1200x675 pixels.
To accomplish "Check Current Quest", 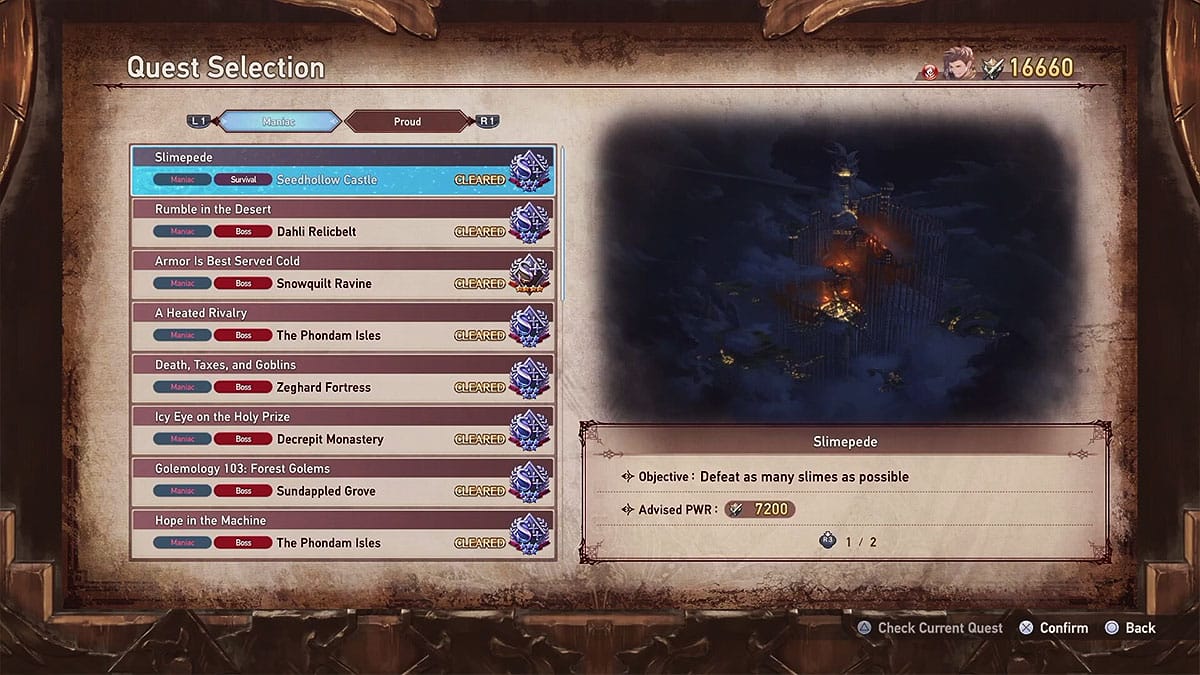I will coord(929,628).
